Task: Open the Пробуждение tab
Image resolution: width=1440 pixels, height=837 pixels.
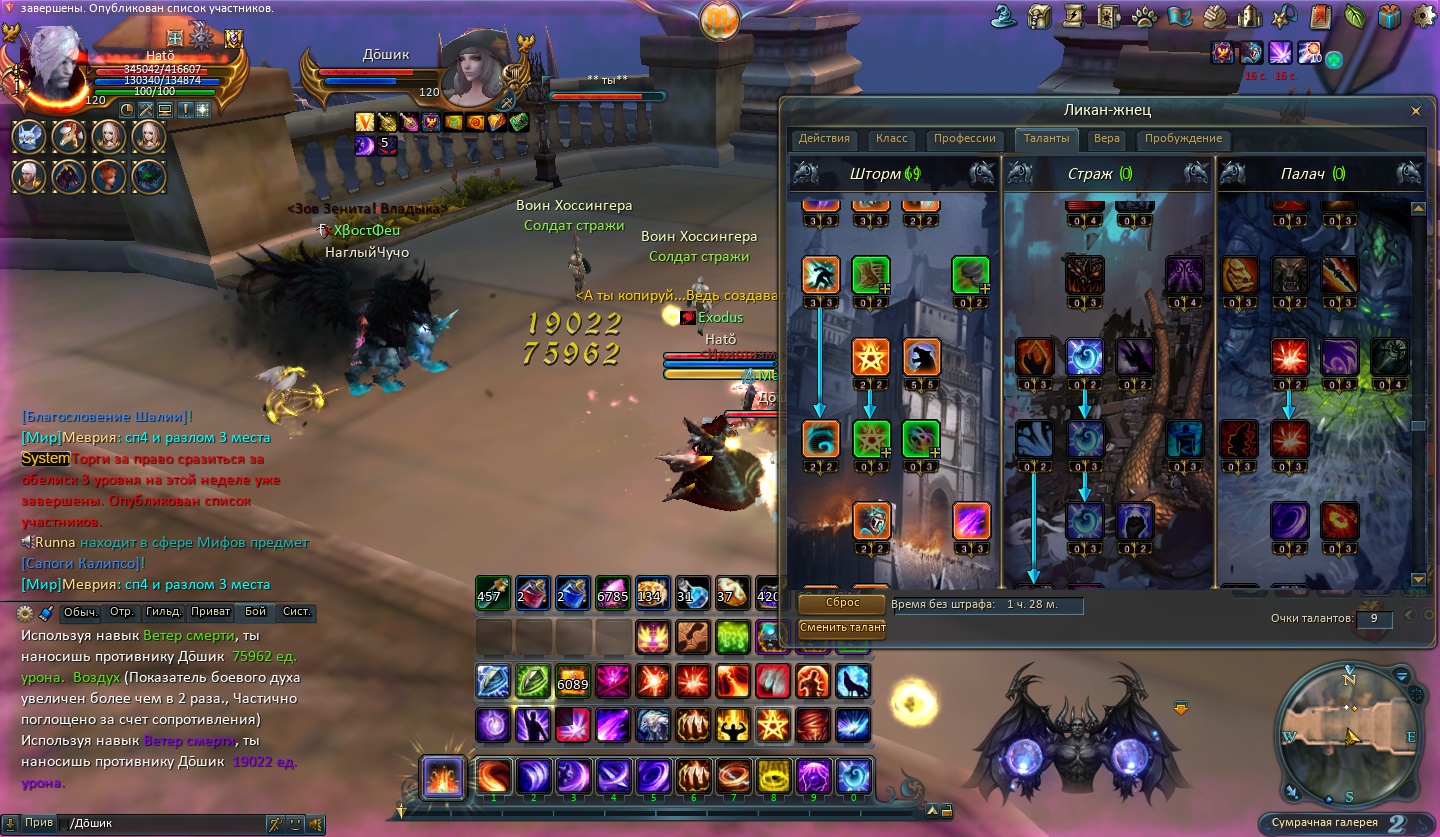Action: pyautogui.click(x=1183, y=139)
